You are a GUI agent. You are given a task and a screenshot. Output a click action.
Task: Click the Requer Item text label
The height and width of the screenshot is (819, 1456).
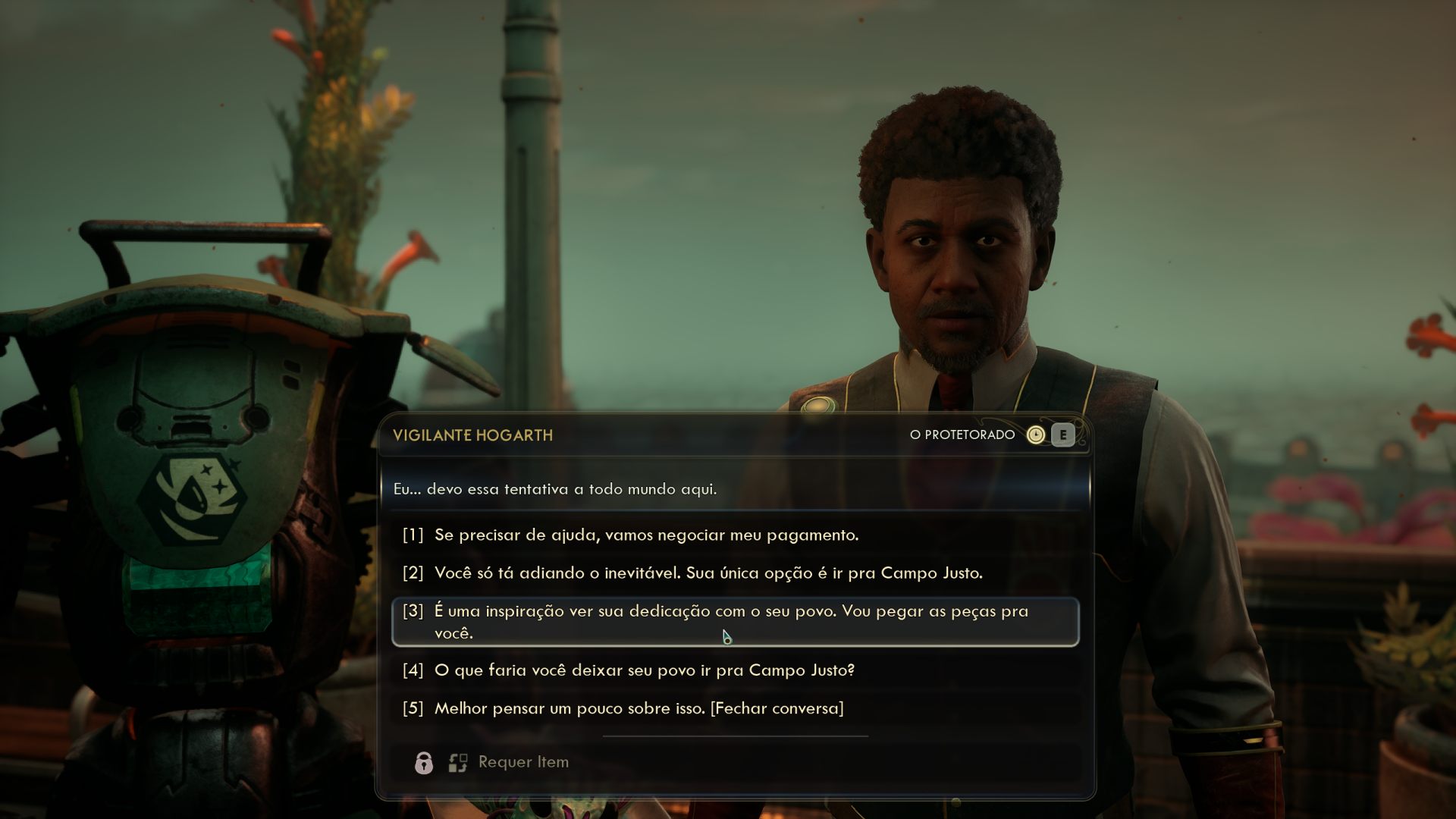coord(522,761)
